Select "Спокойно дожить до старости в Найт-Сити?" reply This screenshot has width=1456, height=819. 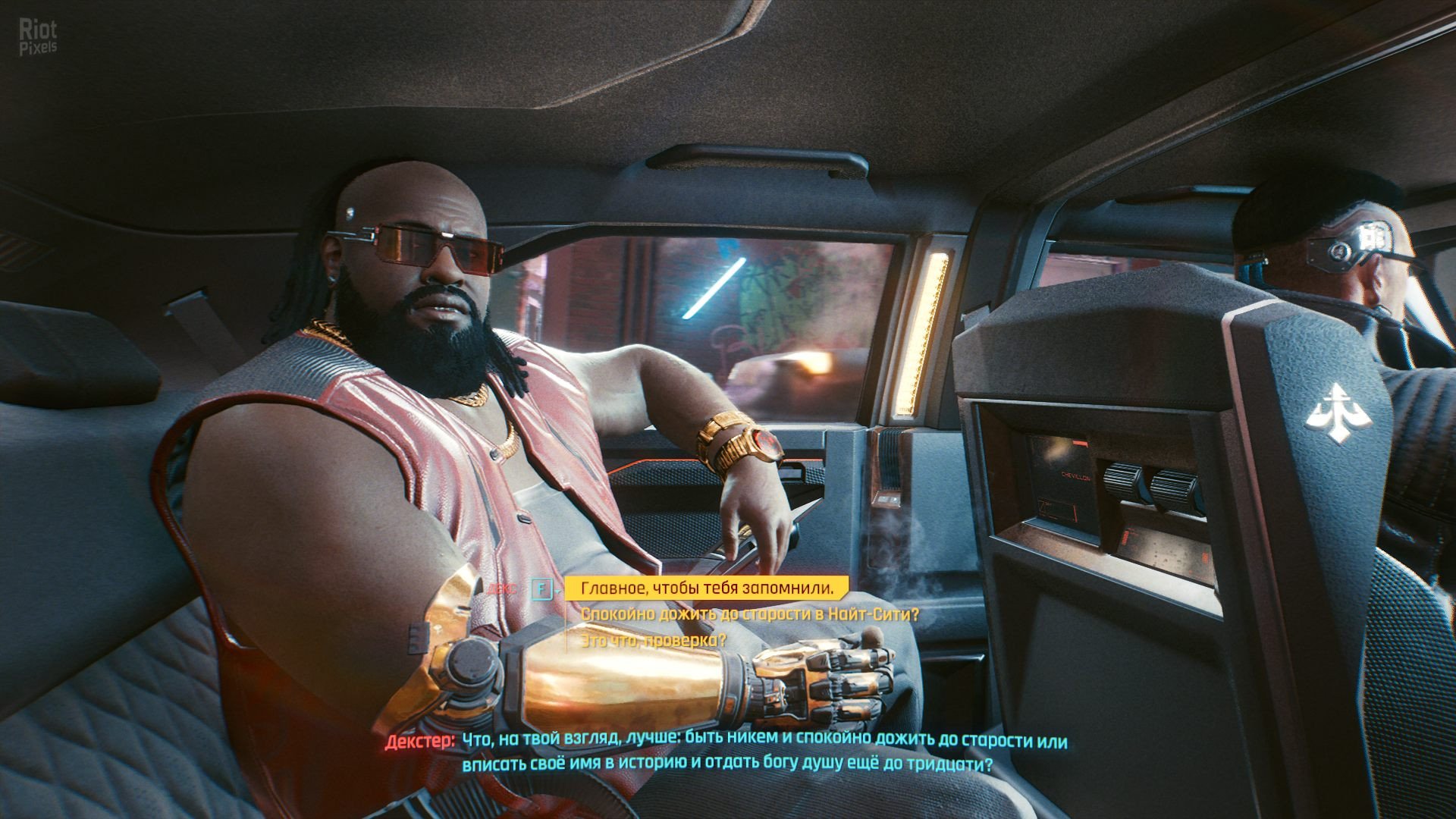pyautogui.click(x=749, y=614)
